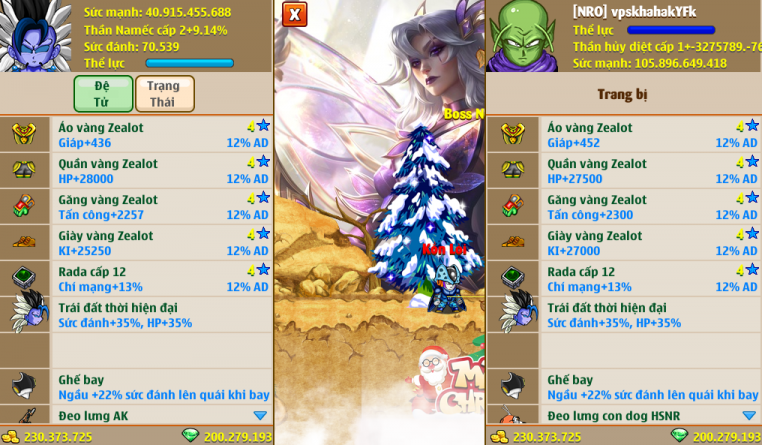Image resolution: width=762 pixels, height=445 pixels.
Task: Switch to the Đệ Tử tab
Action: (x=103, y=94)
